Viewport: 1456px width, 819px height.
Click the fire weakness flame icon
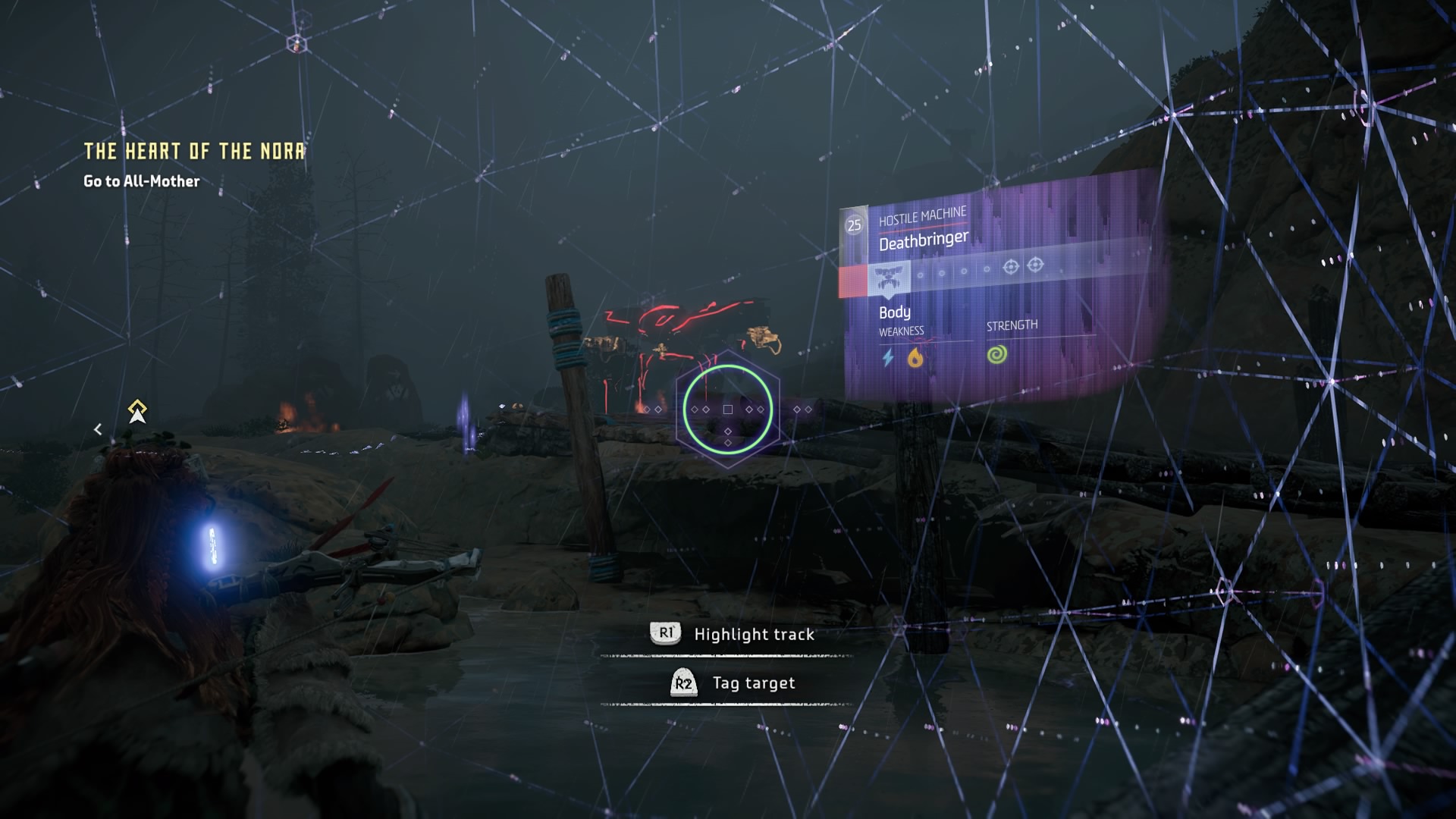pyautogui.click(x=915, y=357)
